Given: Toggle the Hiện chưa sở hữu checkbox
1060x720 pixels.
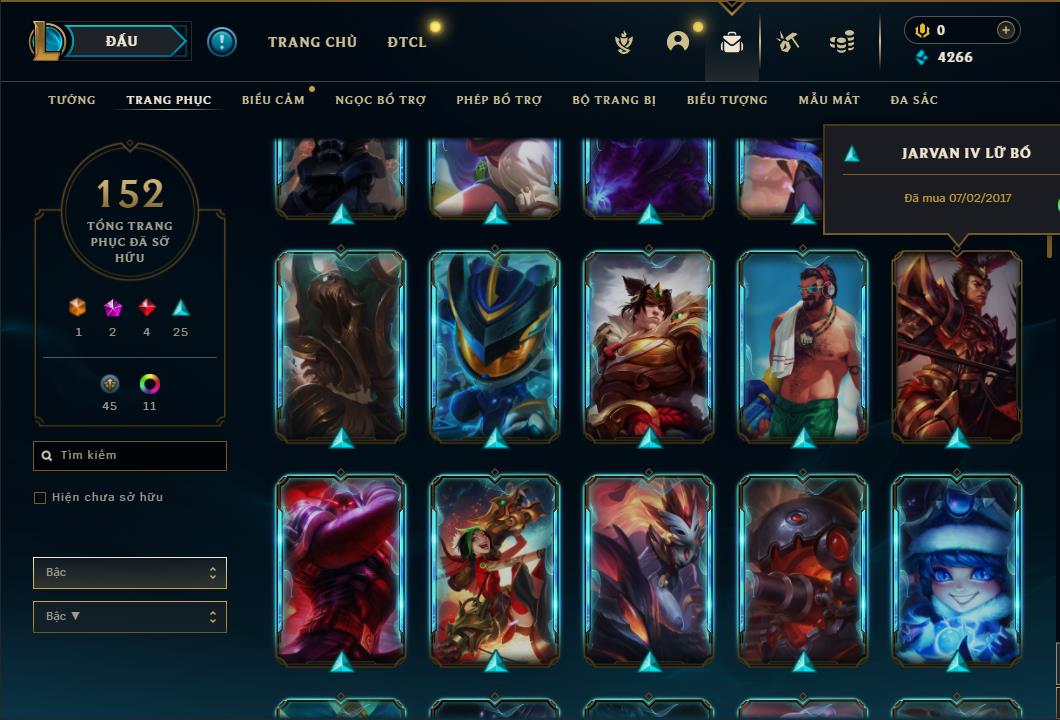Looking at the screenshot, I should point(40,498).
